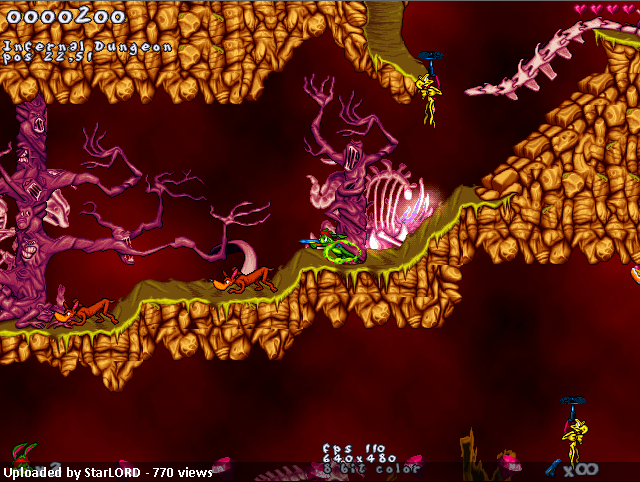Select the blaster weapon icon
The height and width of the screenshot is (482, 640).
tap(553, 466)
